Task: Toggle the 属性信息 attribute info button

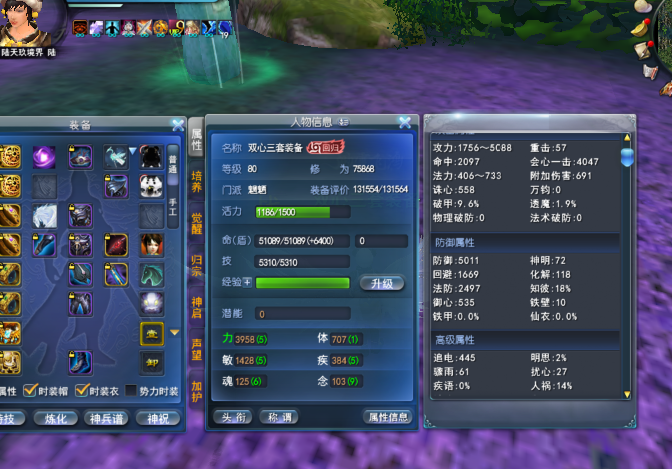Action: [386, 417]
